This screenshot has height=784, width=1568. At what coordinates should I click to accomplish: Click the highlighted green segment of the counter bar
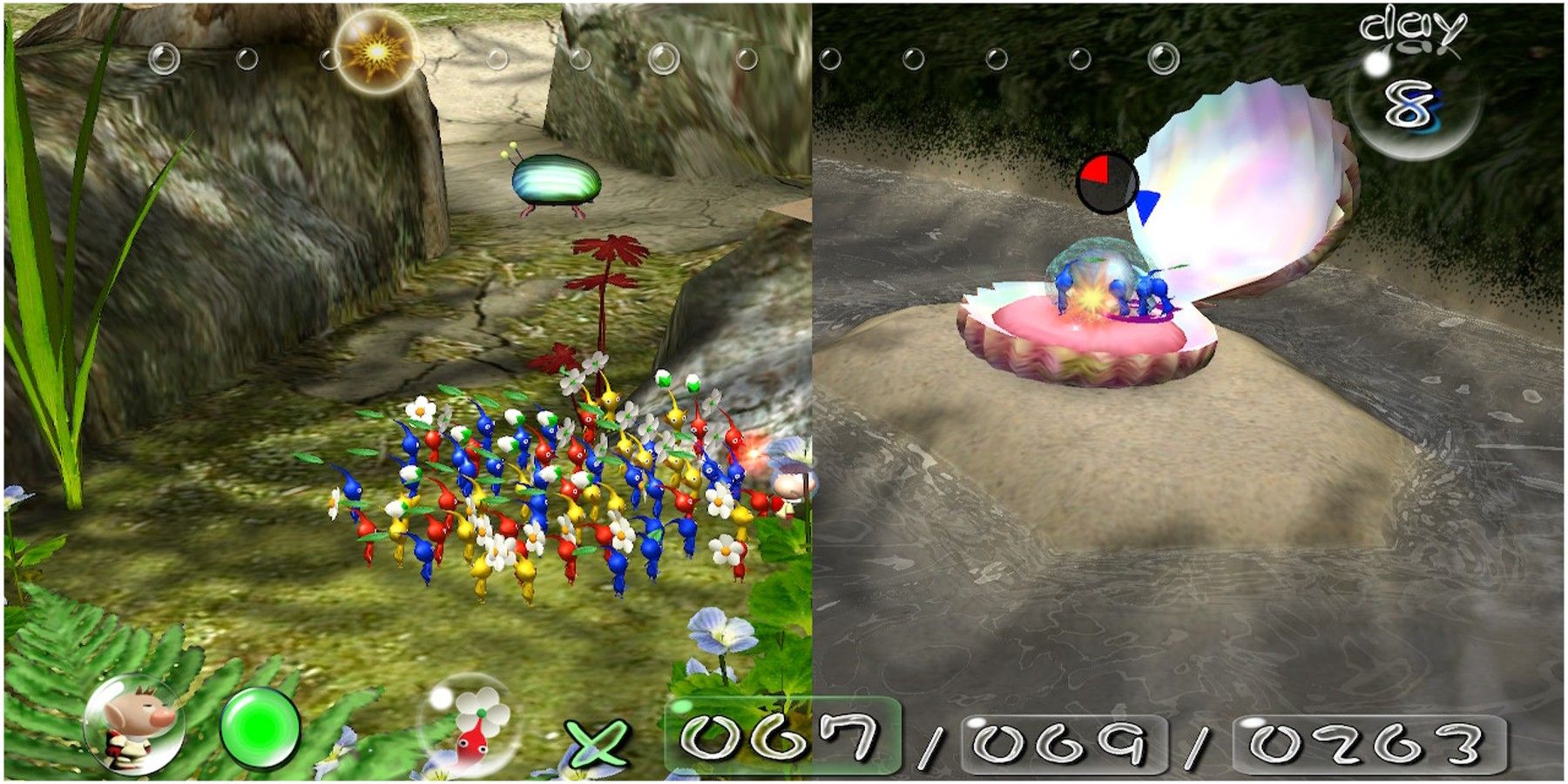(739, 738)
